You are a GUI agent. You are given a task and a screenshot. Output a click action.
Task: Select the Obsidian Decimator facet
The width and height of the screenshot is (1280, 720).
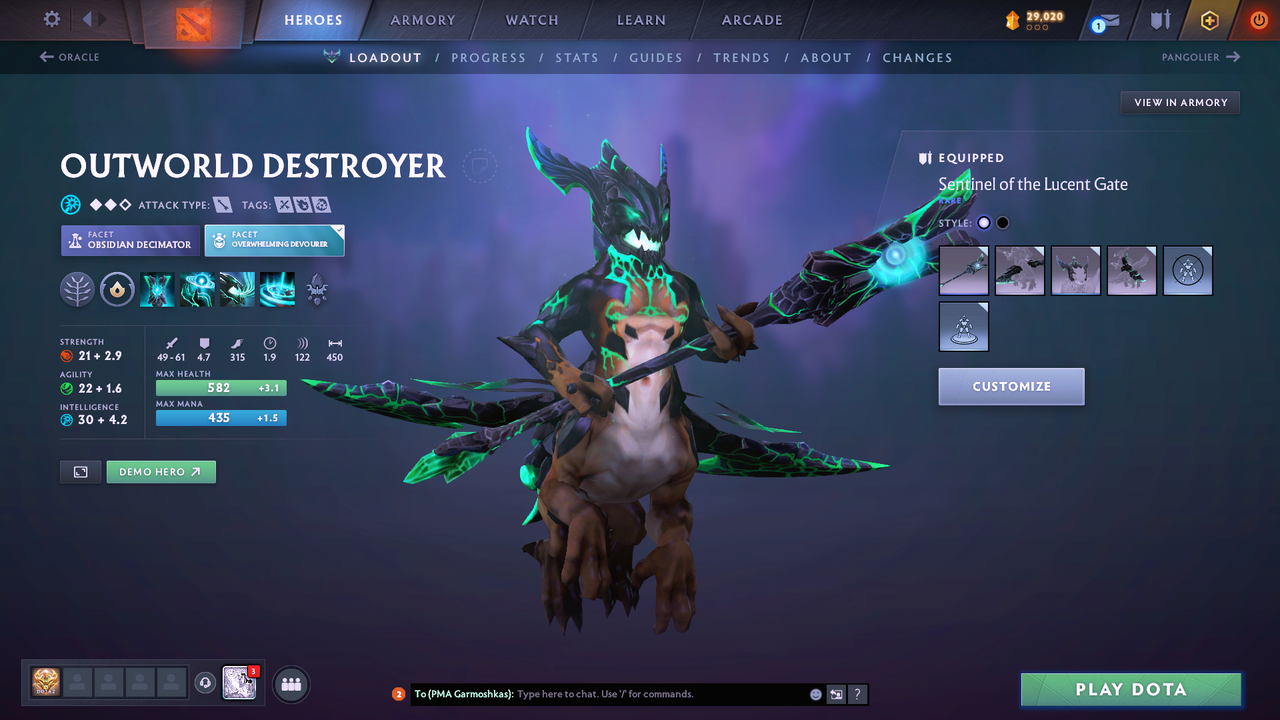(x=130, y=241)
